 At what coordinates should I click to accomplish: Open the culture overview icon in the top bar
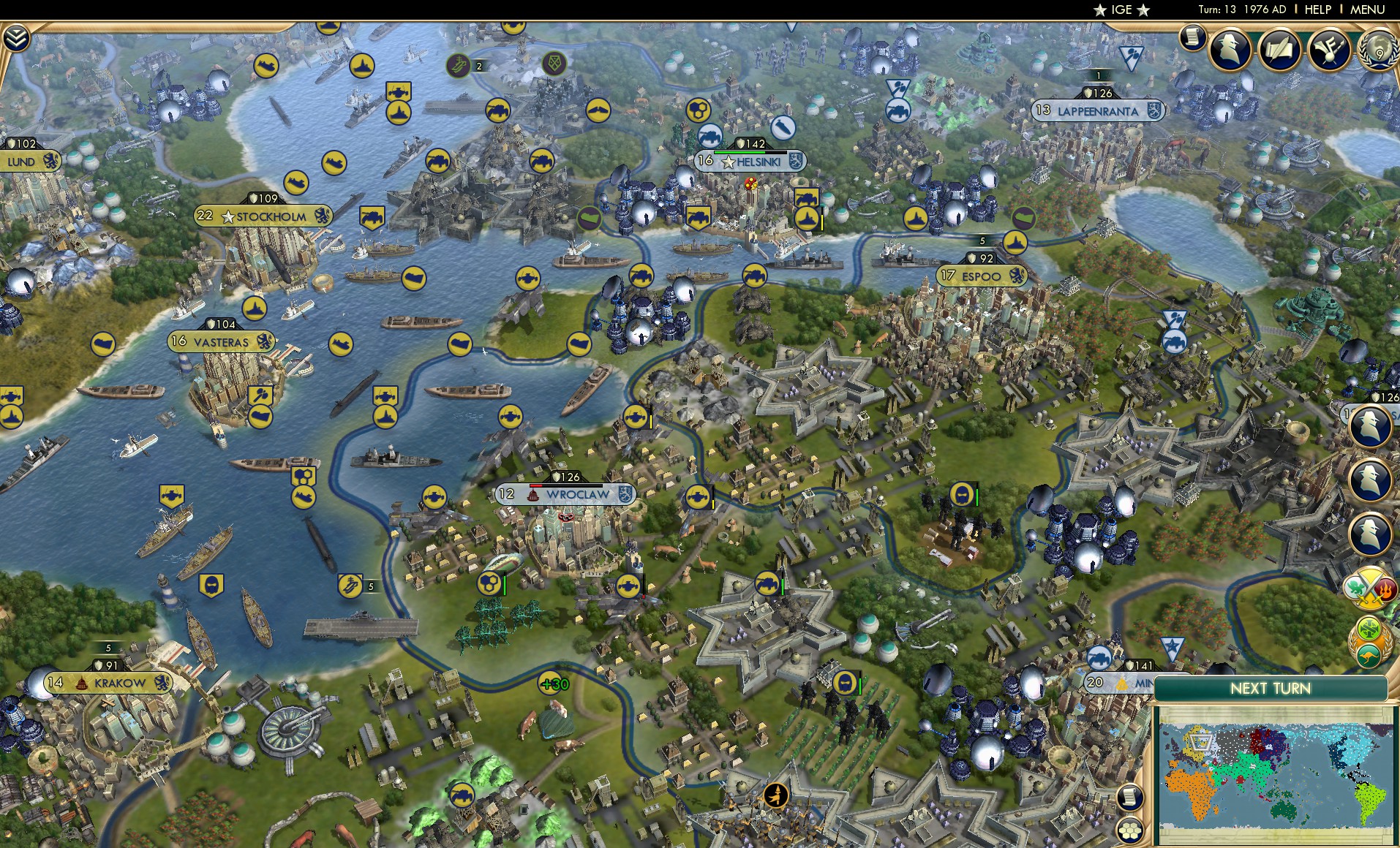(1329, 49)
